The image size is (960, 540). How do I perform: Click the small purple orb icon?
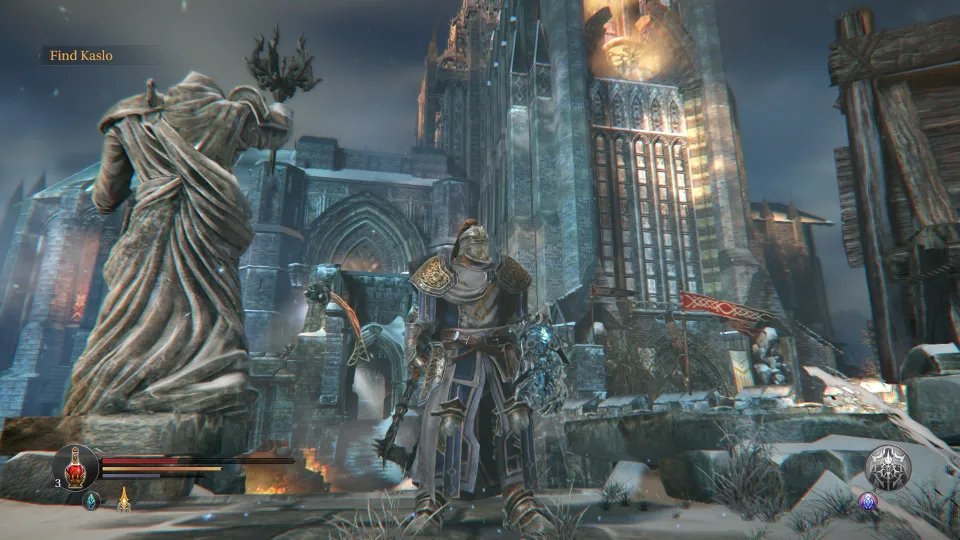pyautogui.click(x=866, y=501)
